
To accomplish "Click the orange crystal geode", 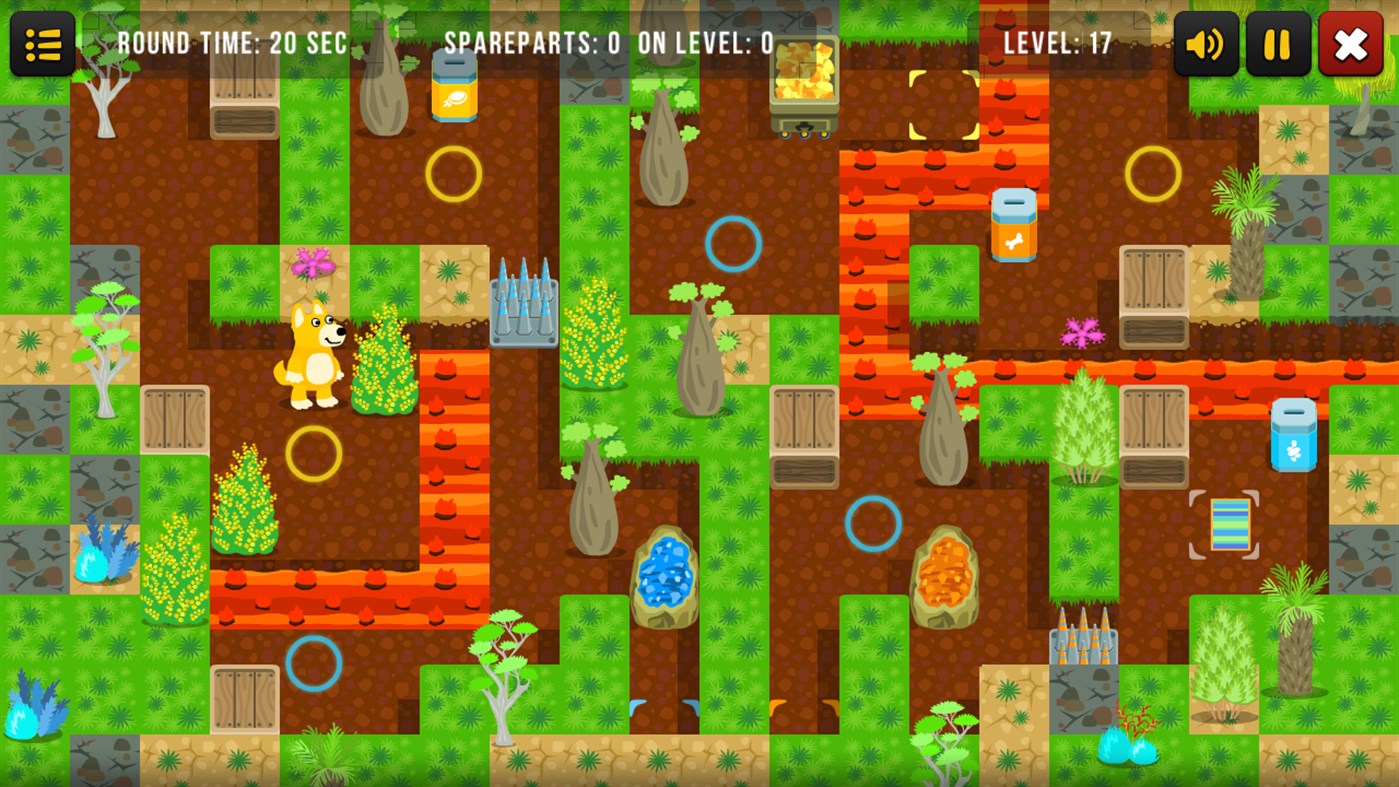I will pos(943,577).
